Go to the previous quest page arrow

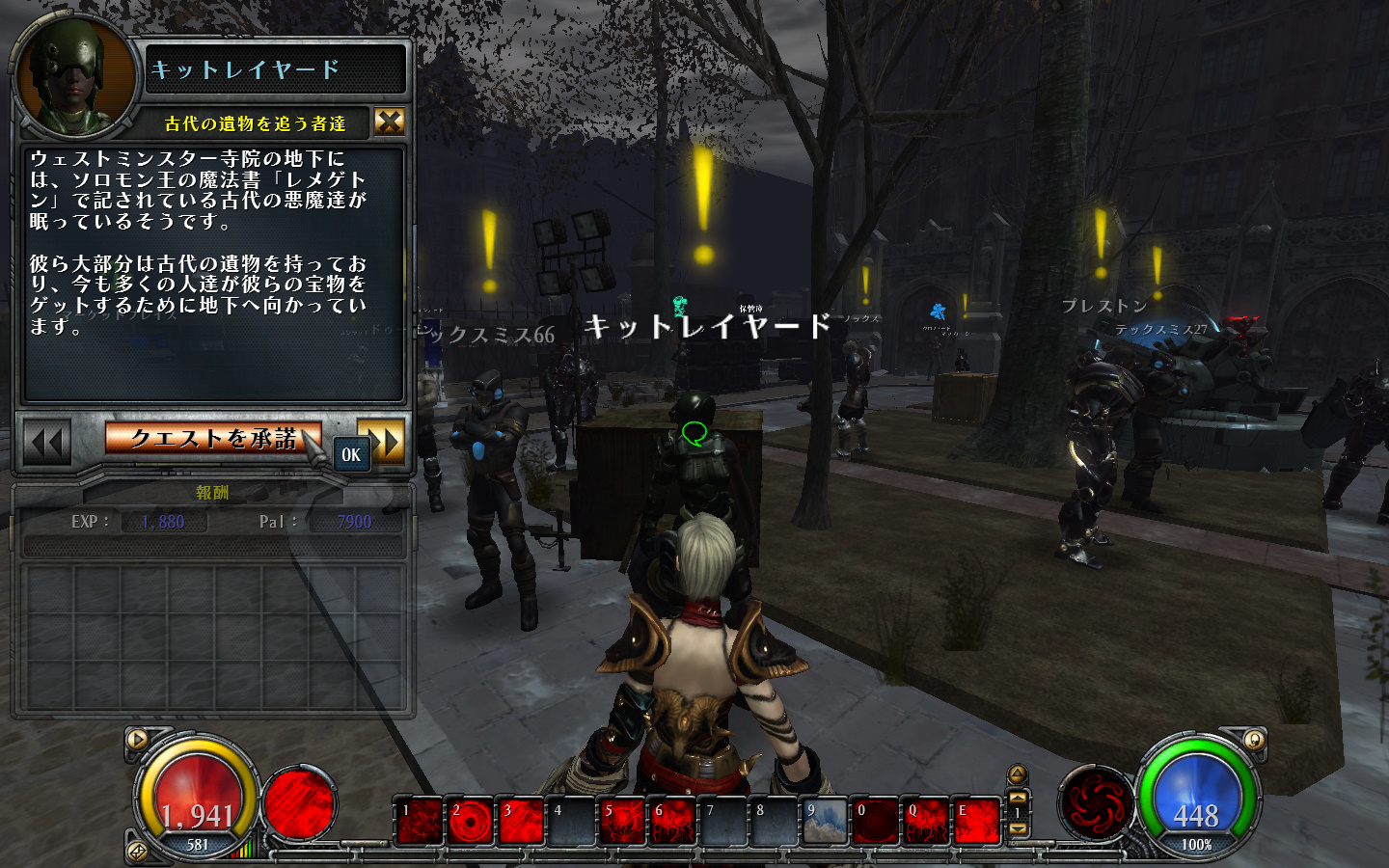[46, 443]
